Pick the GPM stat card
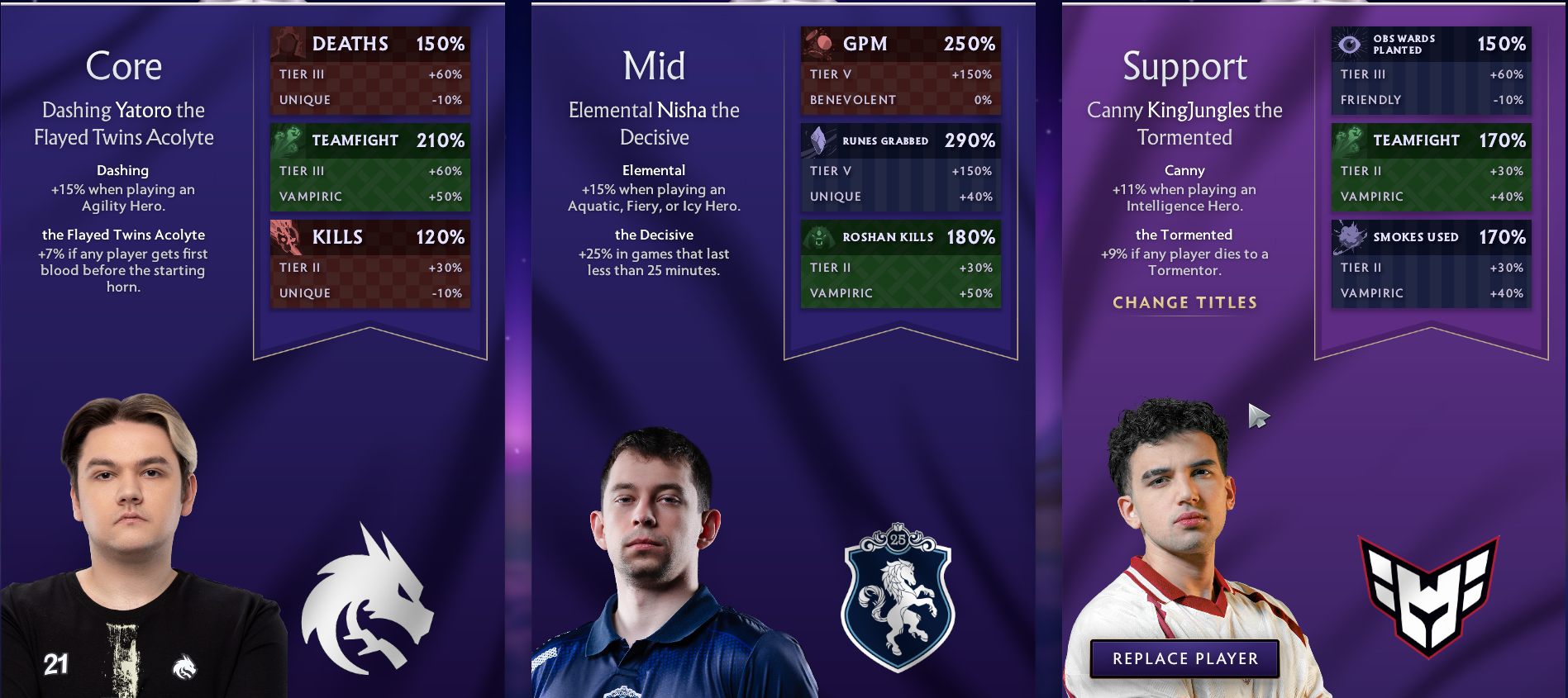 click(x=901, y=71)
